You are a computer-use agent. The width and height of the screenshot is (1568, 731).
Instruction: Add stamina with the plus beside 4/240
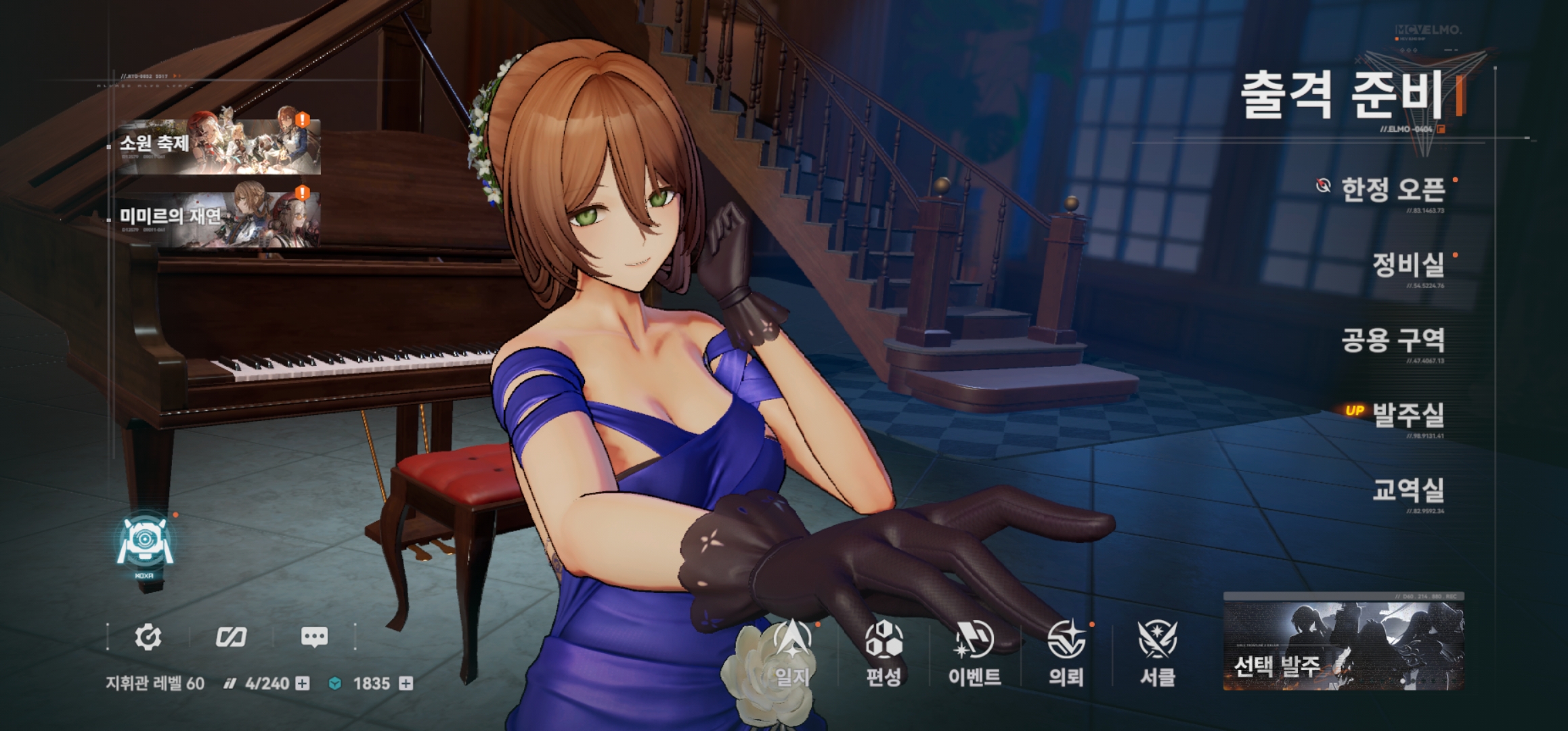tap(303, 684)
